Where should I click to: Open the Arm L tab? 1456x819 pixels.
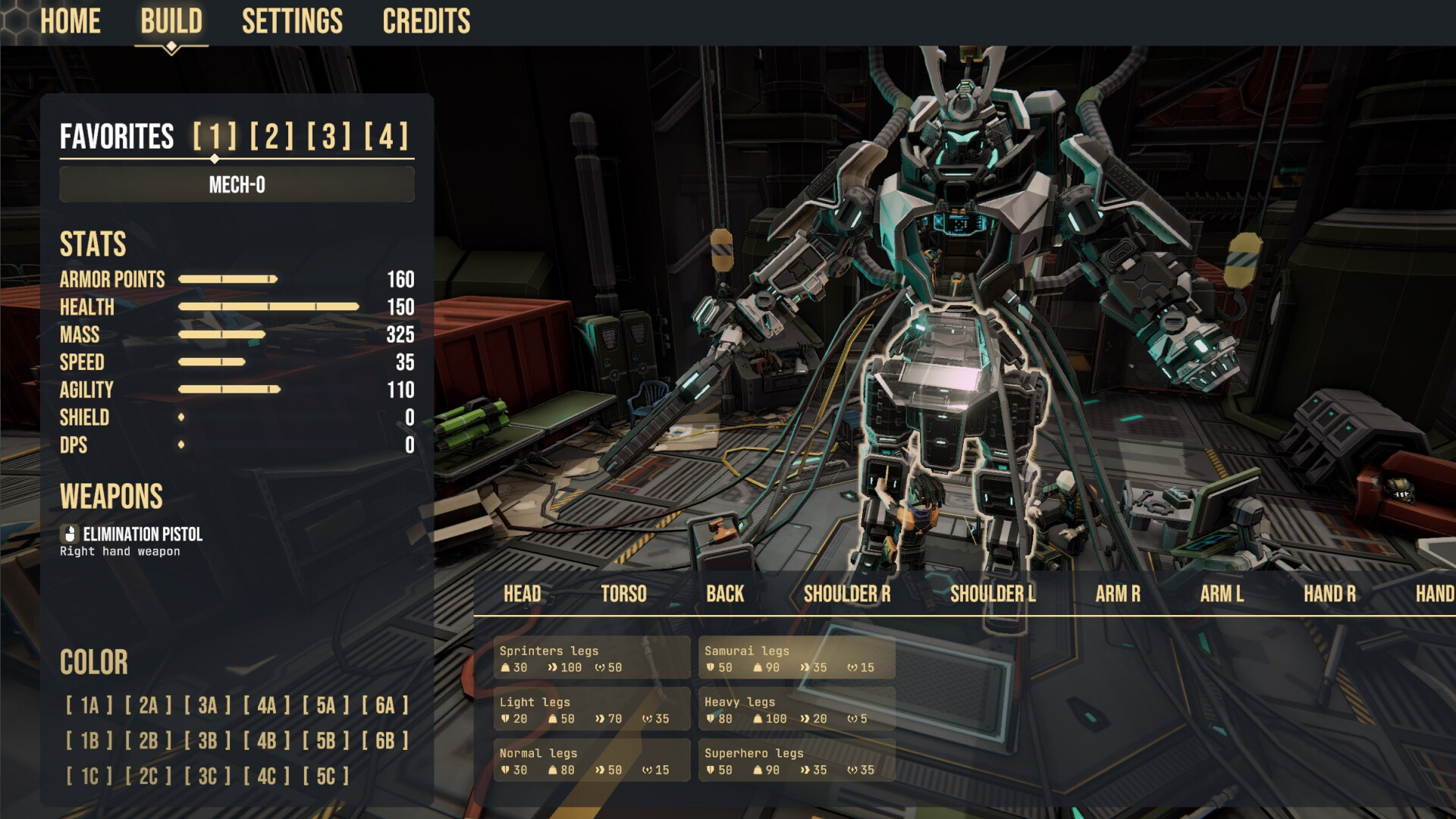point(1222,594)
